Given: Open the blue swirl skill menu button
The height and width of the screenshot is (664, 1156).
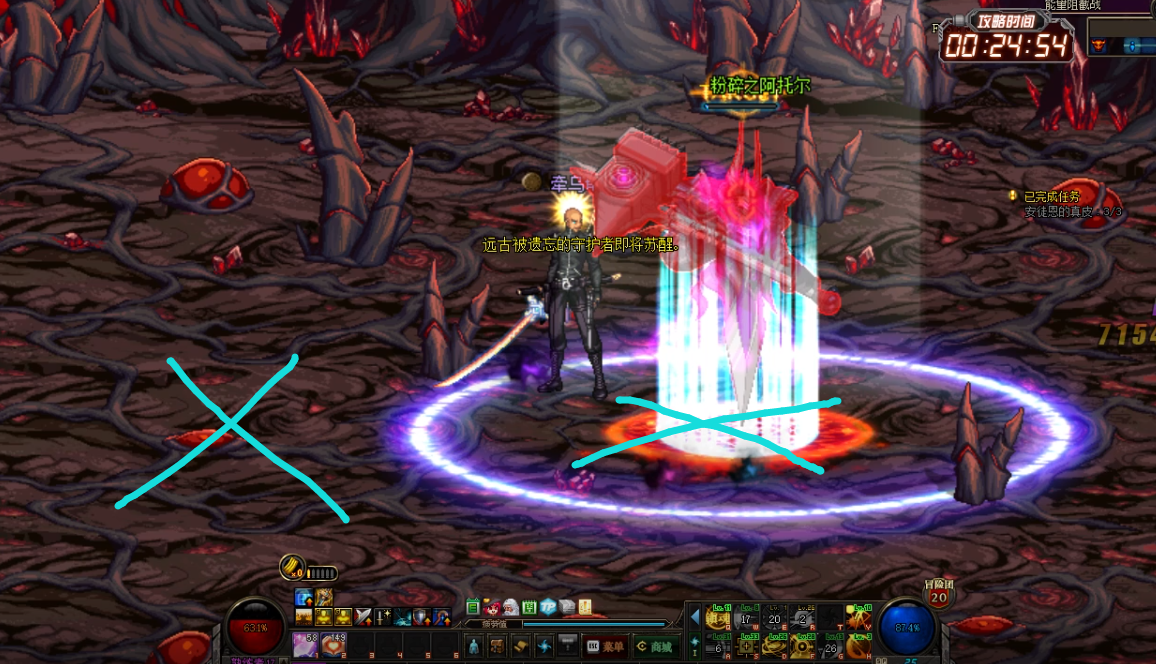Looking at the screenshot, I should pos(544,646).
